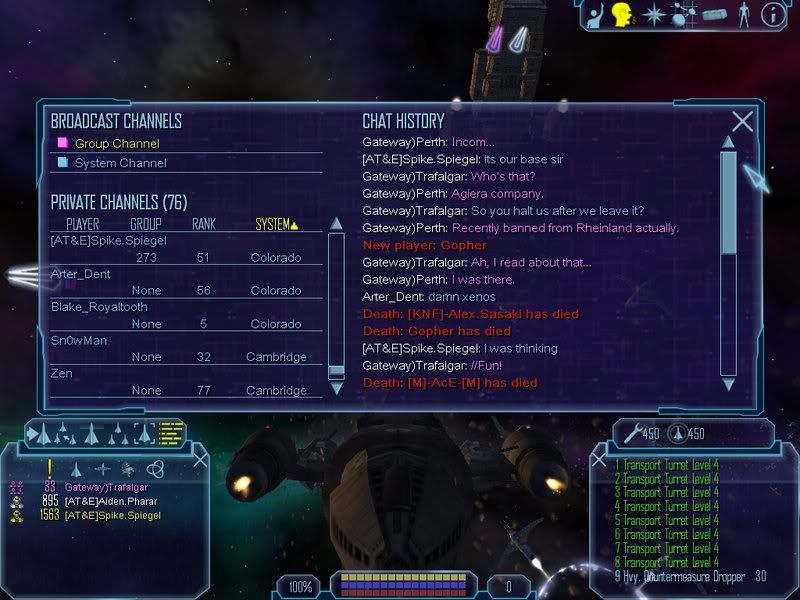Sort the player list by System column
Image resolution: width=800 pixels, height=600 pixels.
click(x=276, y=224)
